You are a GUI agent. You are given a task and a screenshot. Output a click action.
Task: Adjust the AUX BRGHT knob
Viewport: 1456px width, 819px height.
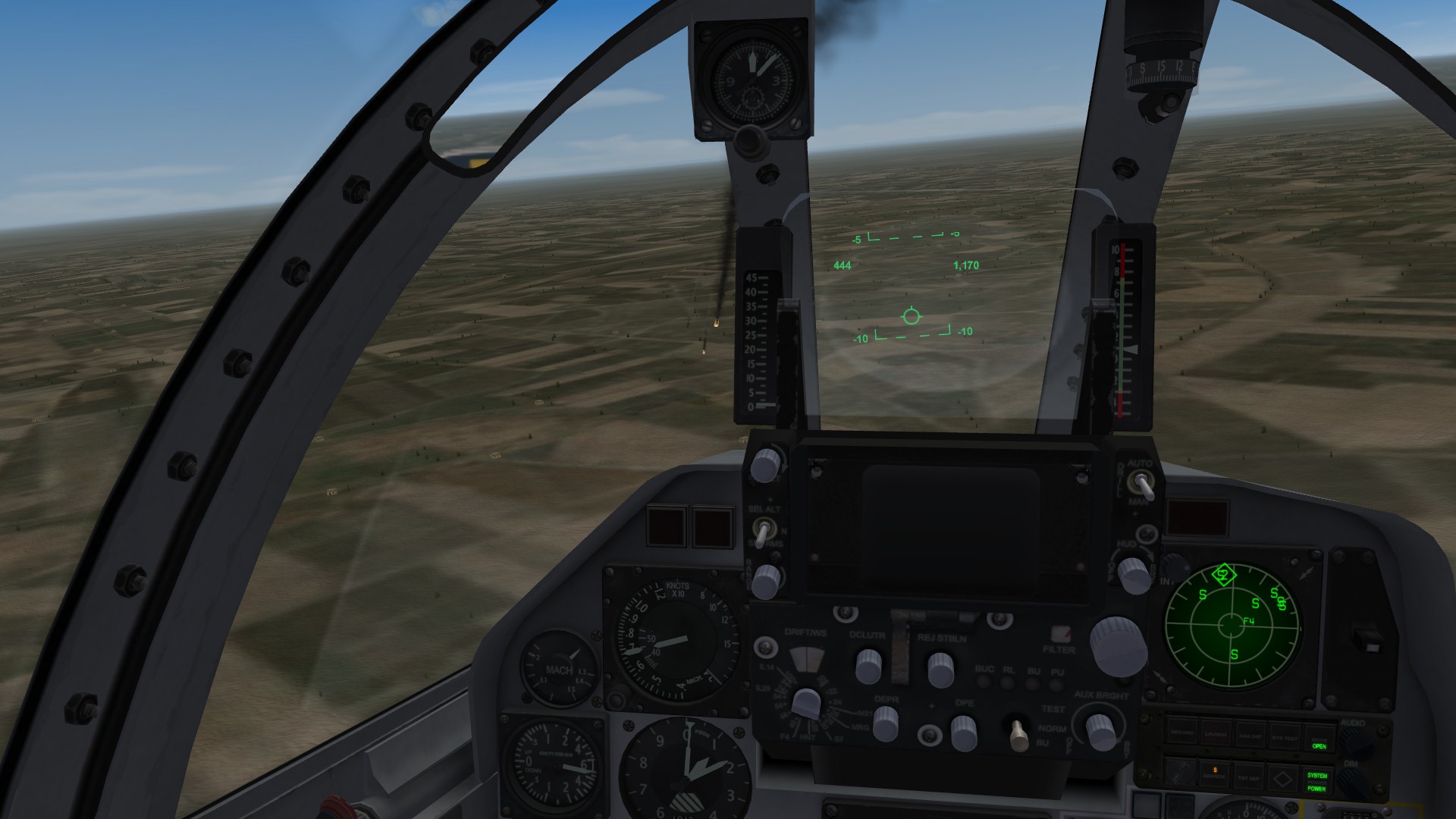[1101, 732]
